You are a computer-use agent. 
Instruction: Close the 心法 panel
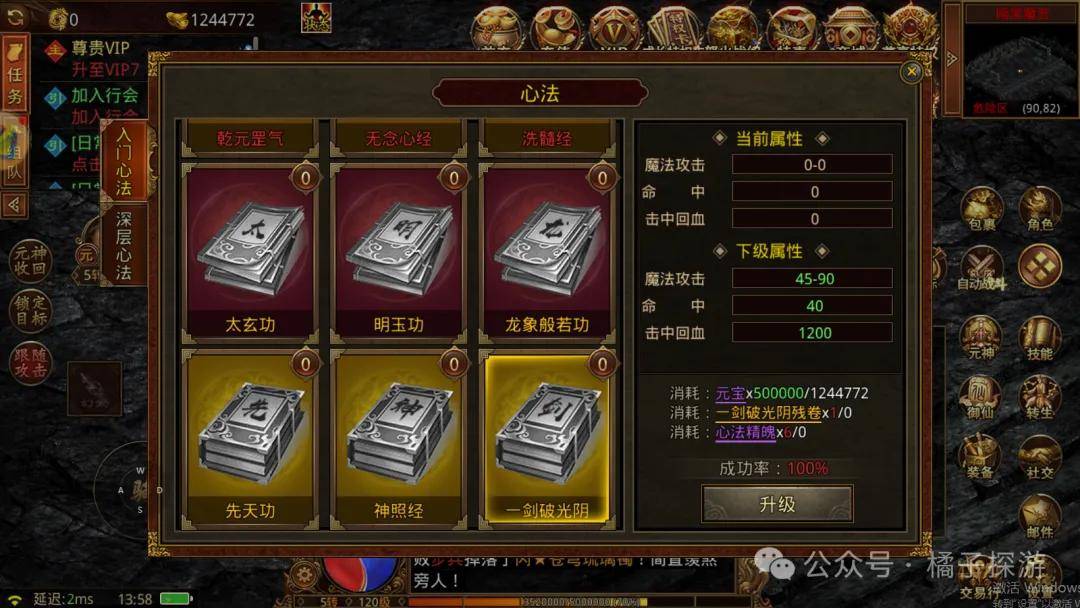pyautogui.click(x=910, y=72)
